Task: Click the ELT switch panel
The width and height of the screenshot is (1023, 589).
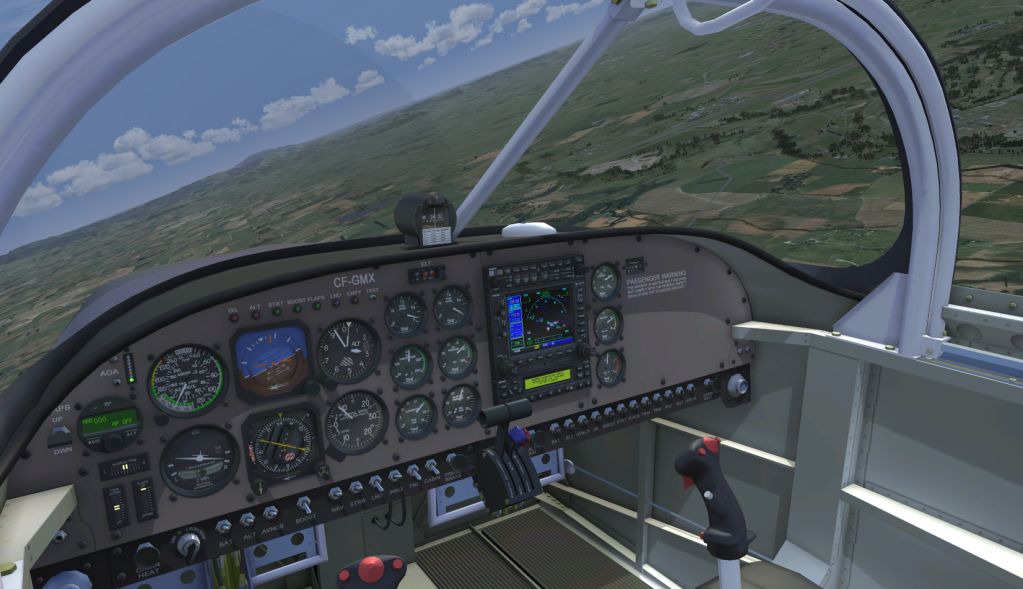Action: point(427,273)
